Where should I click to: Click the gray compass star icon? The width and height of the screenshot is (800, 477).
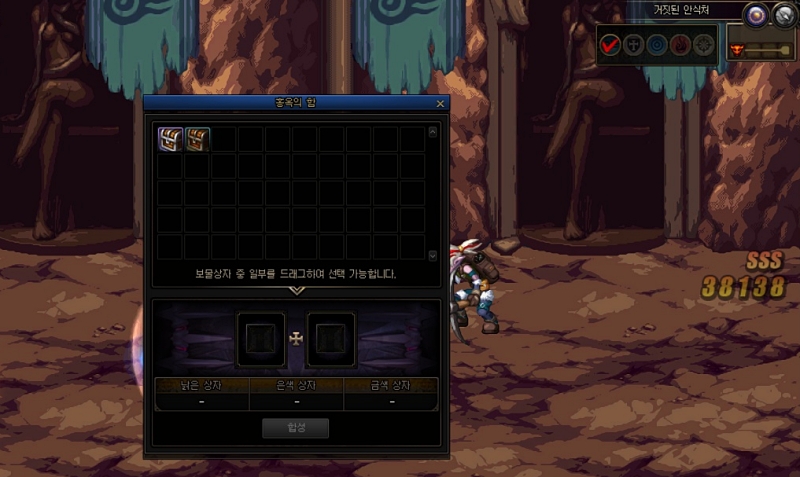pyautogui.click(x=705, y=44)
